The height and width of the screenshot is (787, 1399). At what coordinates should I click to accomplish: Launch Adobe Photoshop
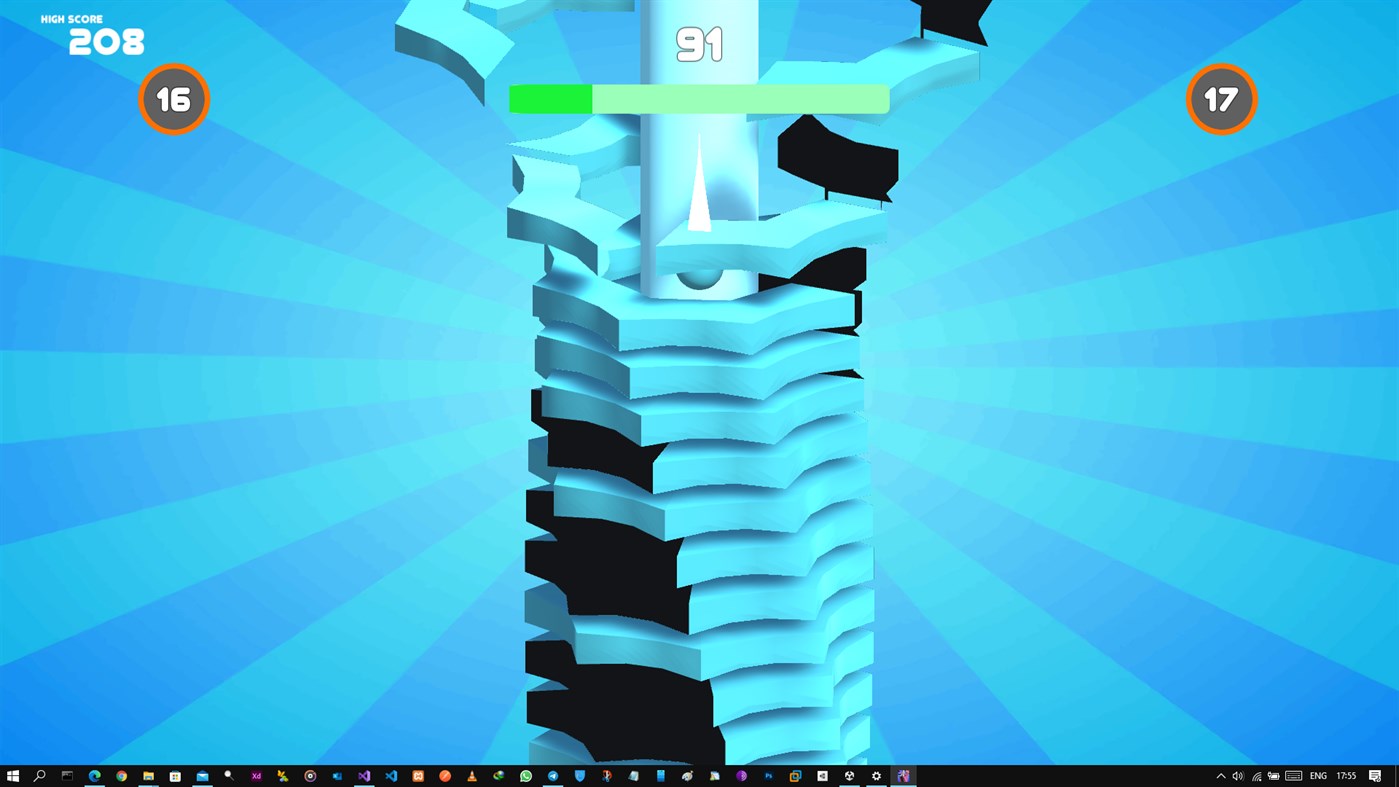click(768, 775)
